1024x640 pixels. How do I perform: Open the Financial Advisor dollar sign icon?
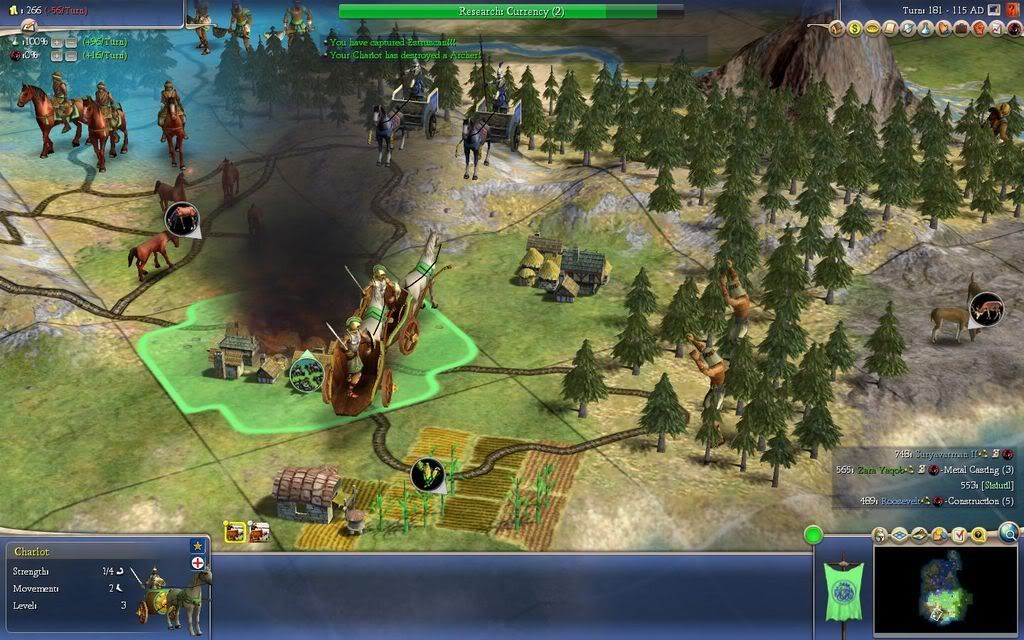click(x=855, y=29)
